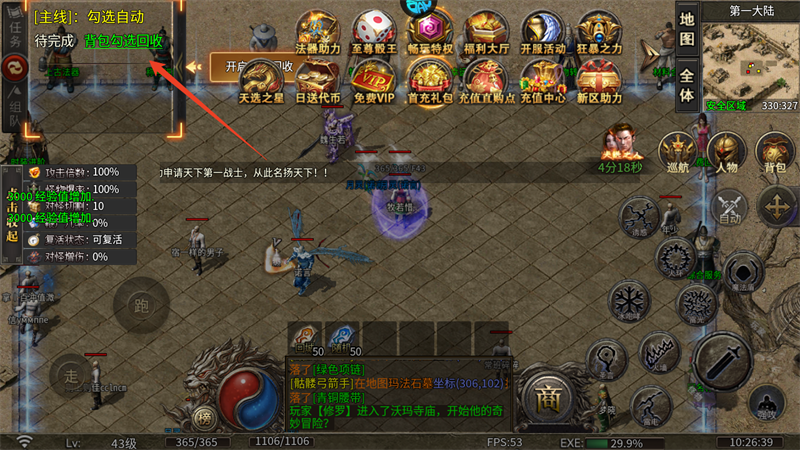Screen dimensions: 800x450
Task: Use the main sword attack button
Action: tap(723, 360)
